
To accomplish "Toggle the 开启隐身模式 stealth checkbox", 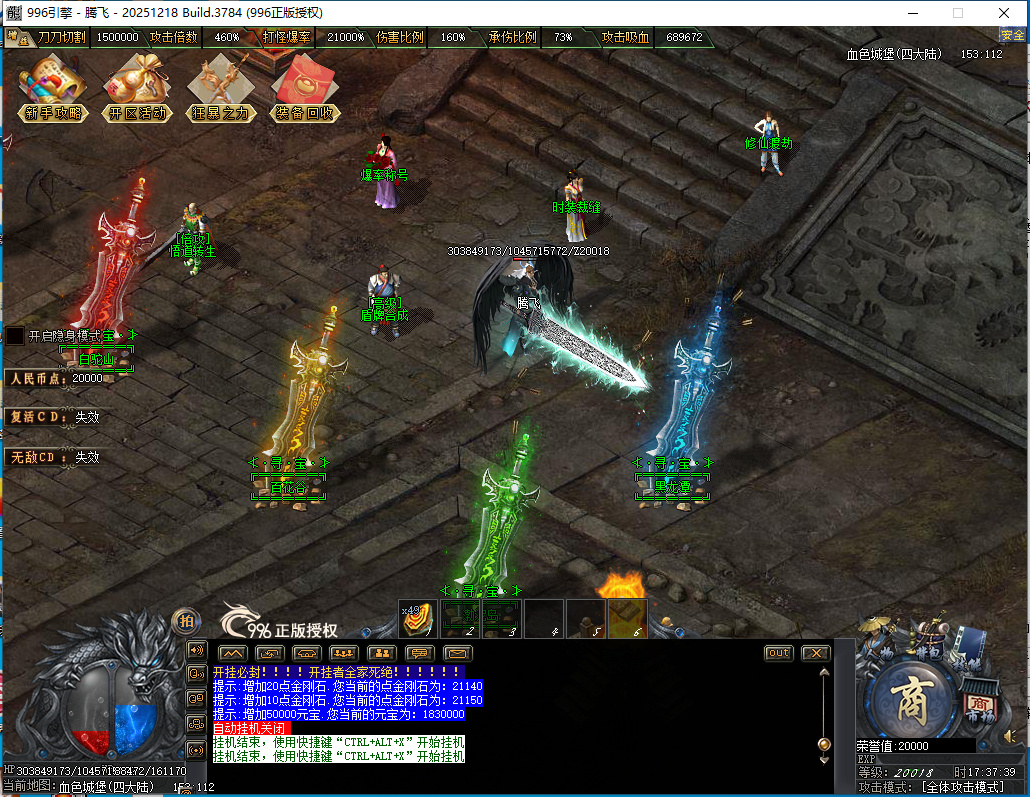I will tap(15, 336).
